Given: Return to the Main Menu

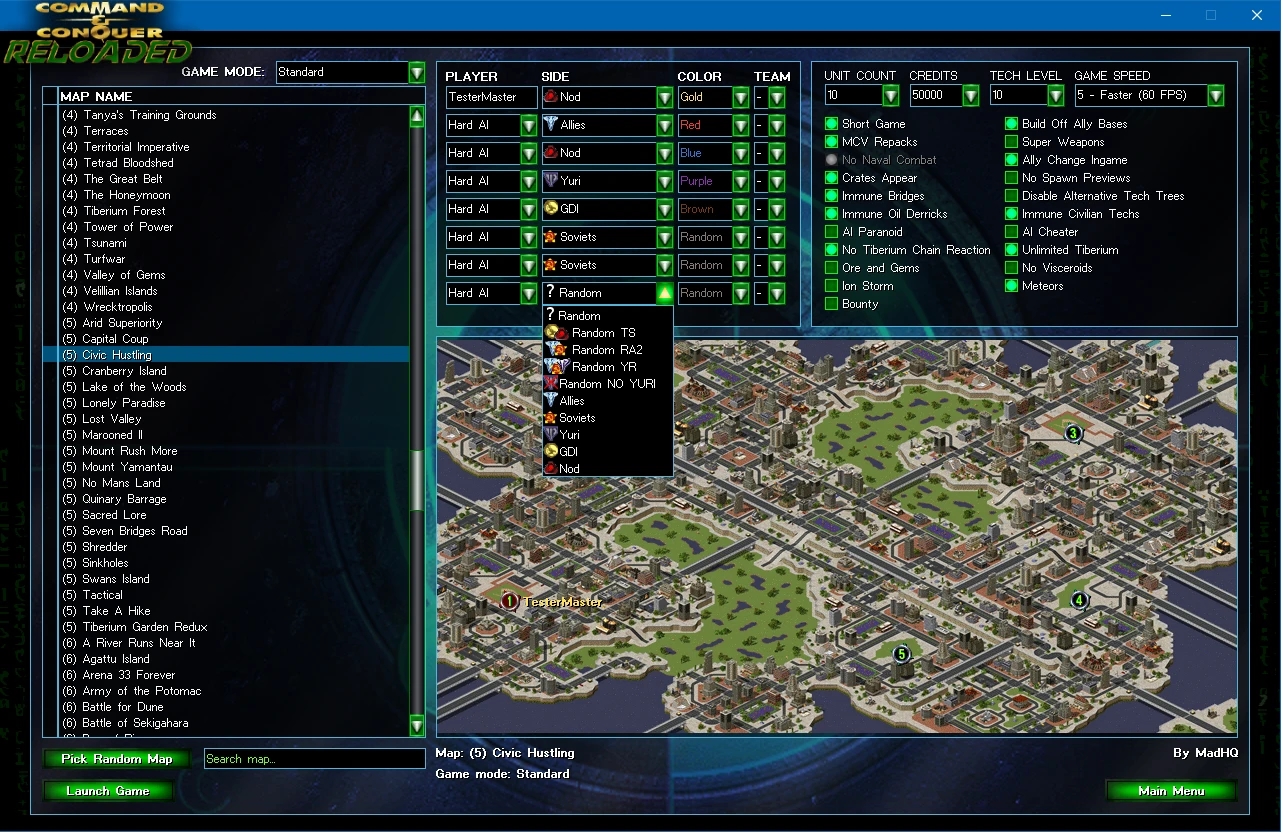Looking at the screenshot, I should [x=1170, y=791].
